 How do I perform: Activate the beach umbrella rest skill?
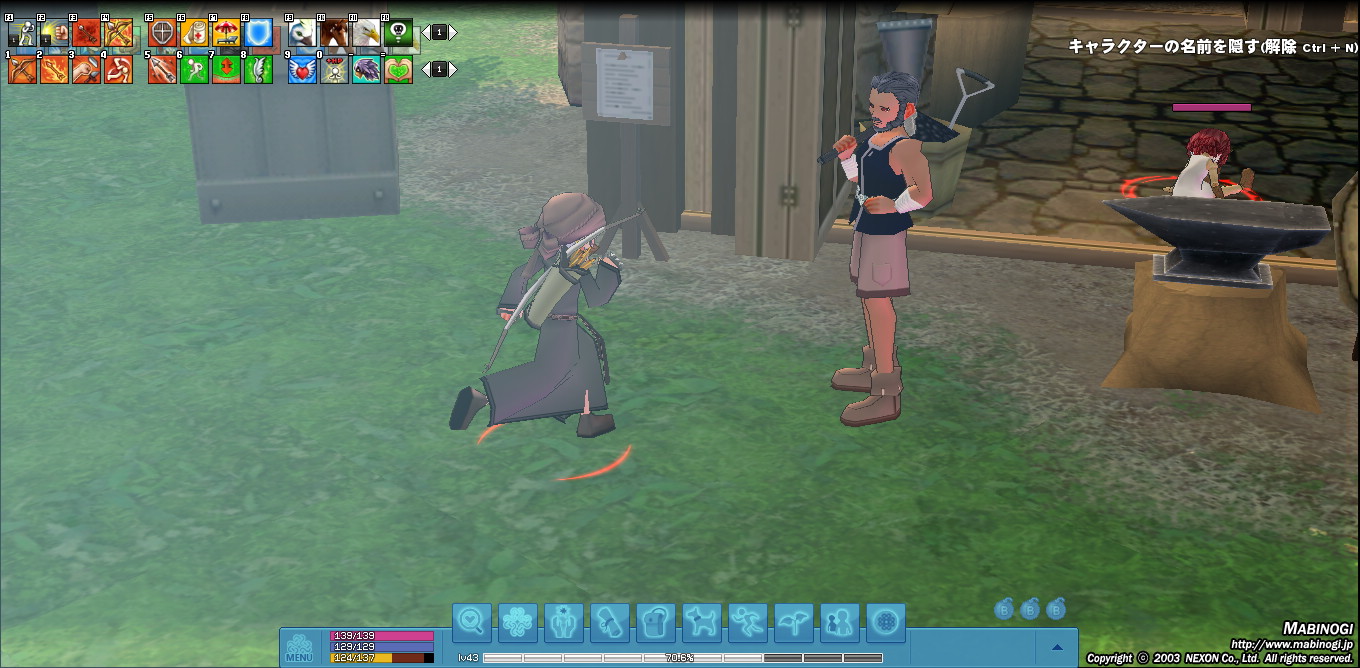tap(226, 33)
